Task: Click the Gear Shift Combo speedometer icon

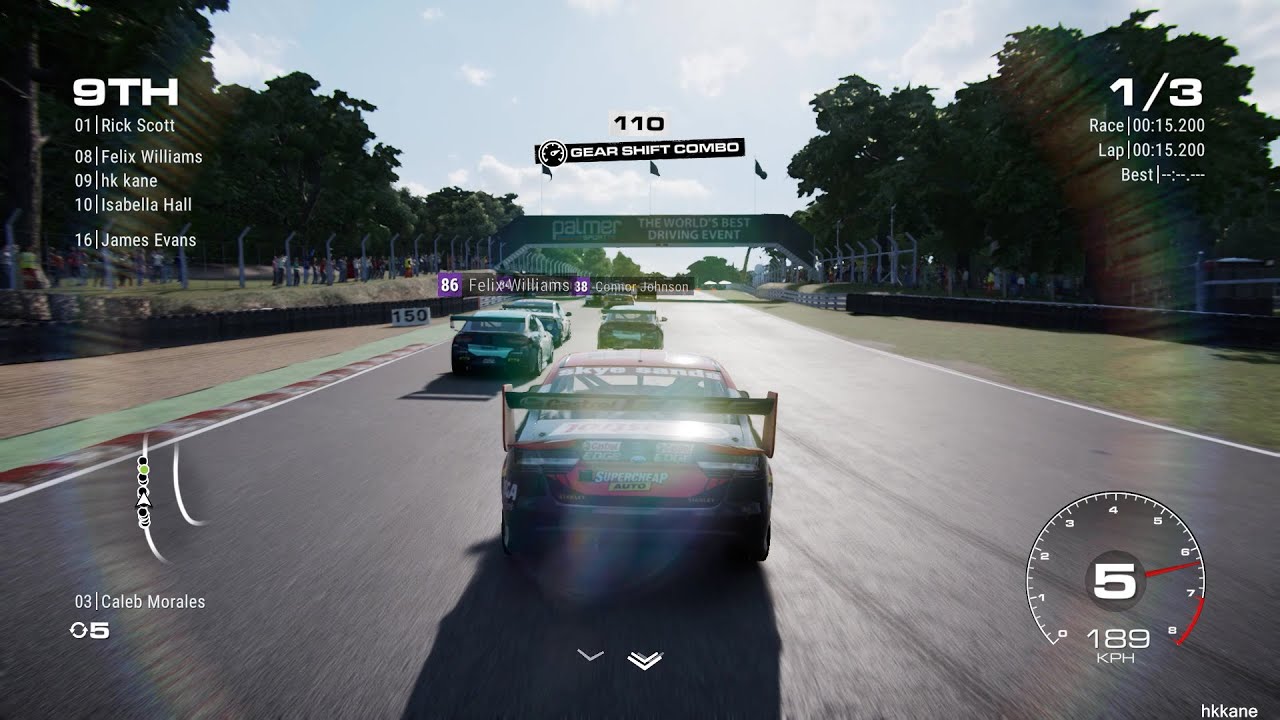Action: [x=553, y=149]
